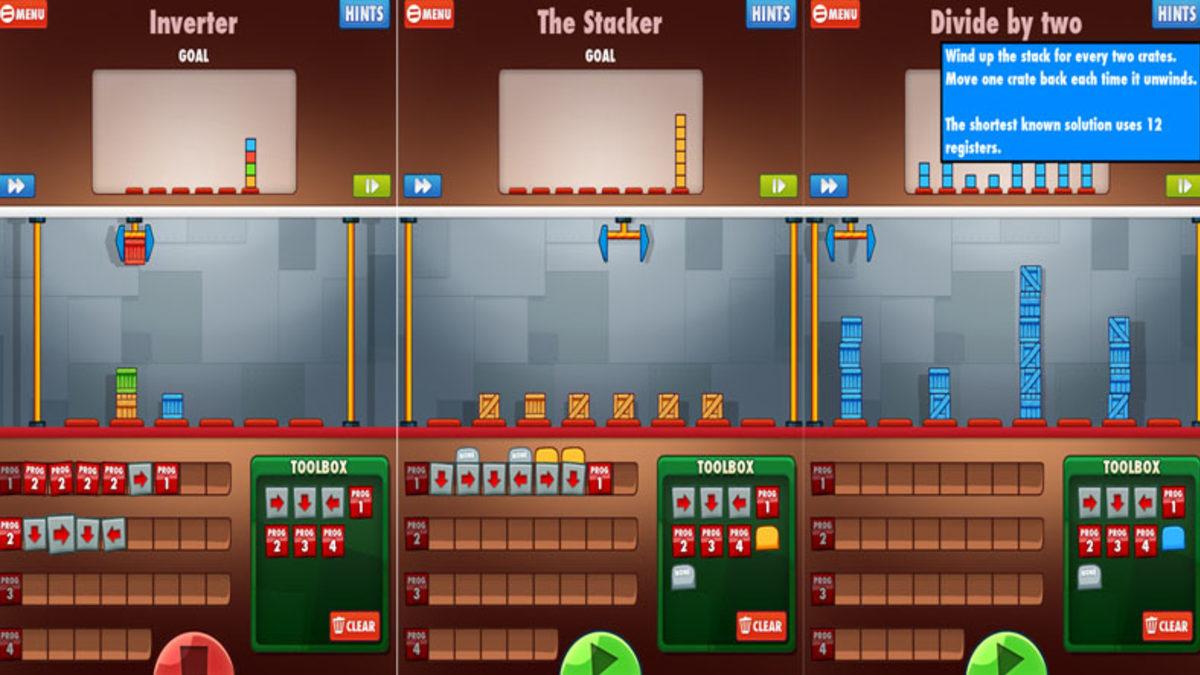Pick blue crate condition in Divide toolbox
Screen dimensions: 1200x675
tap(1173, 540)
